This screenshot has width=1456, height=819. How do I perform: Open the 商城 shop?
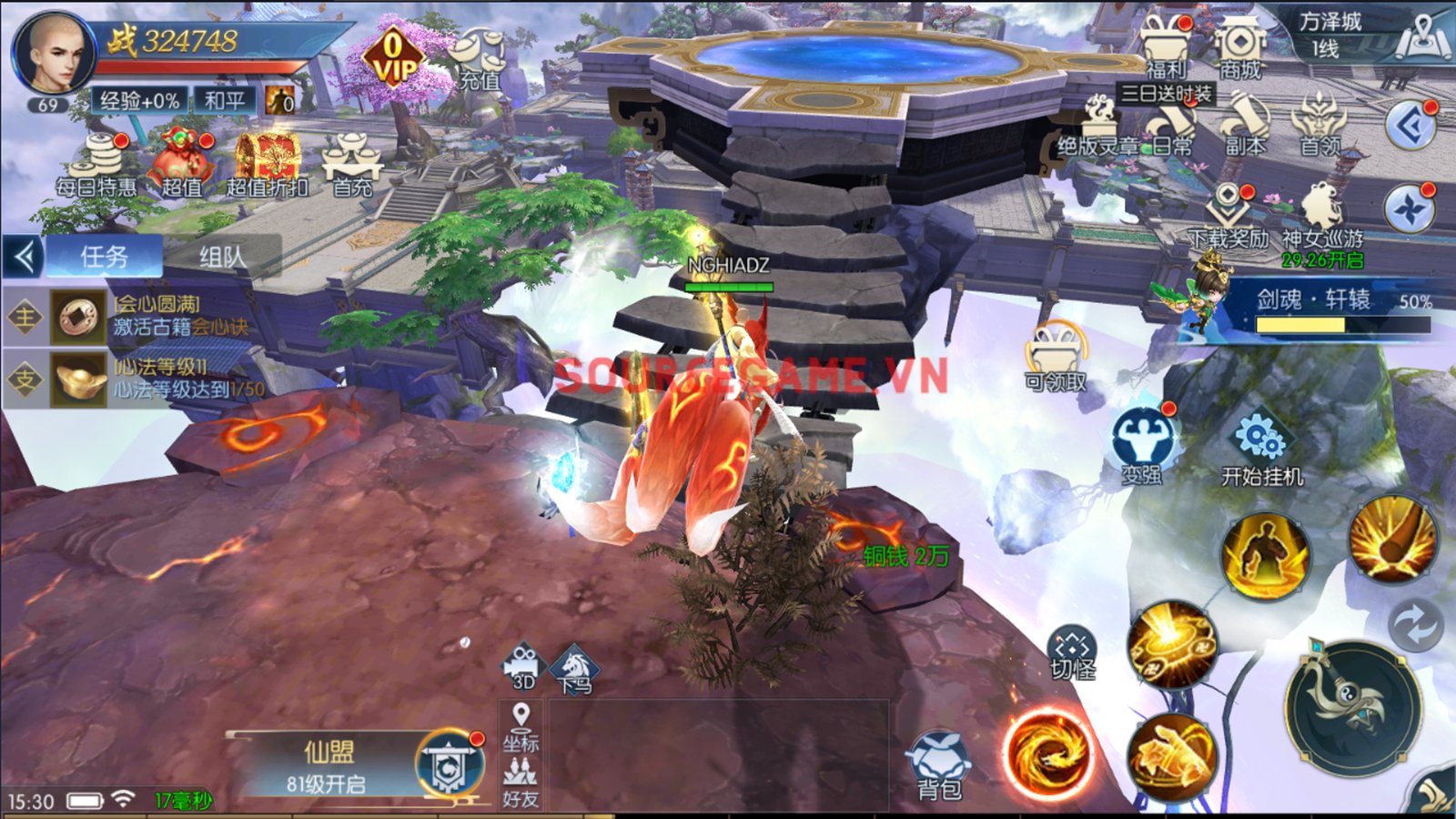(x=1239, y=47)
